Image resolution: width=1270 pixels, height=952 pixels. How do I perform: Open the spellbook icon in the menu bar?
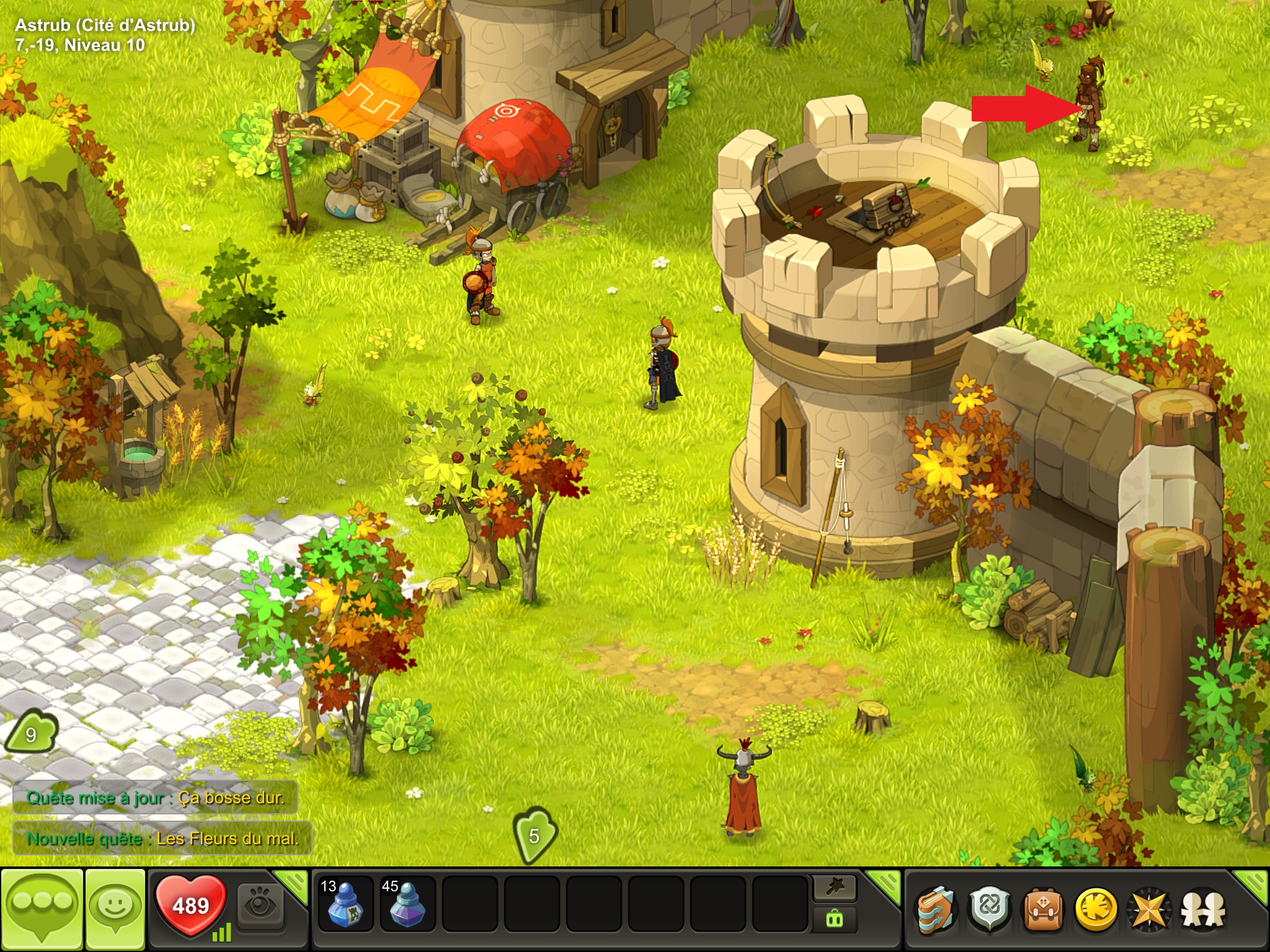coord(936,910)
